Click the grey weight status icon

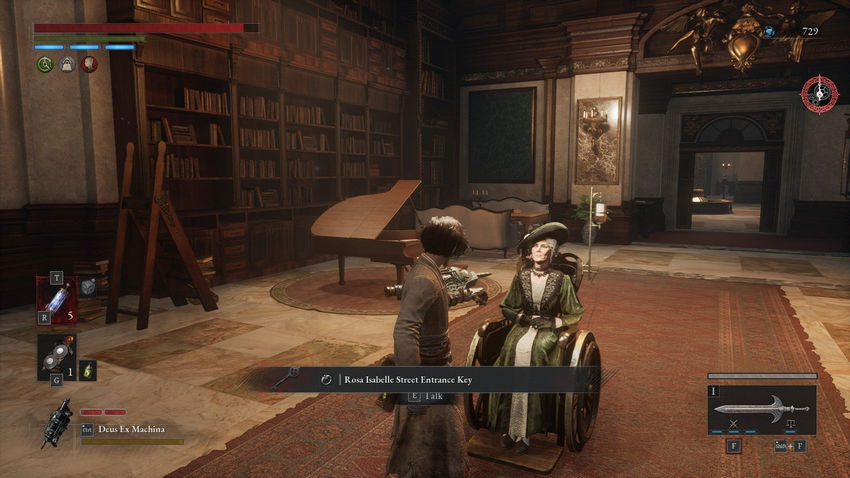67,64
